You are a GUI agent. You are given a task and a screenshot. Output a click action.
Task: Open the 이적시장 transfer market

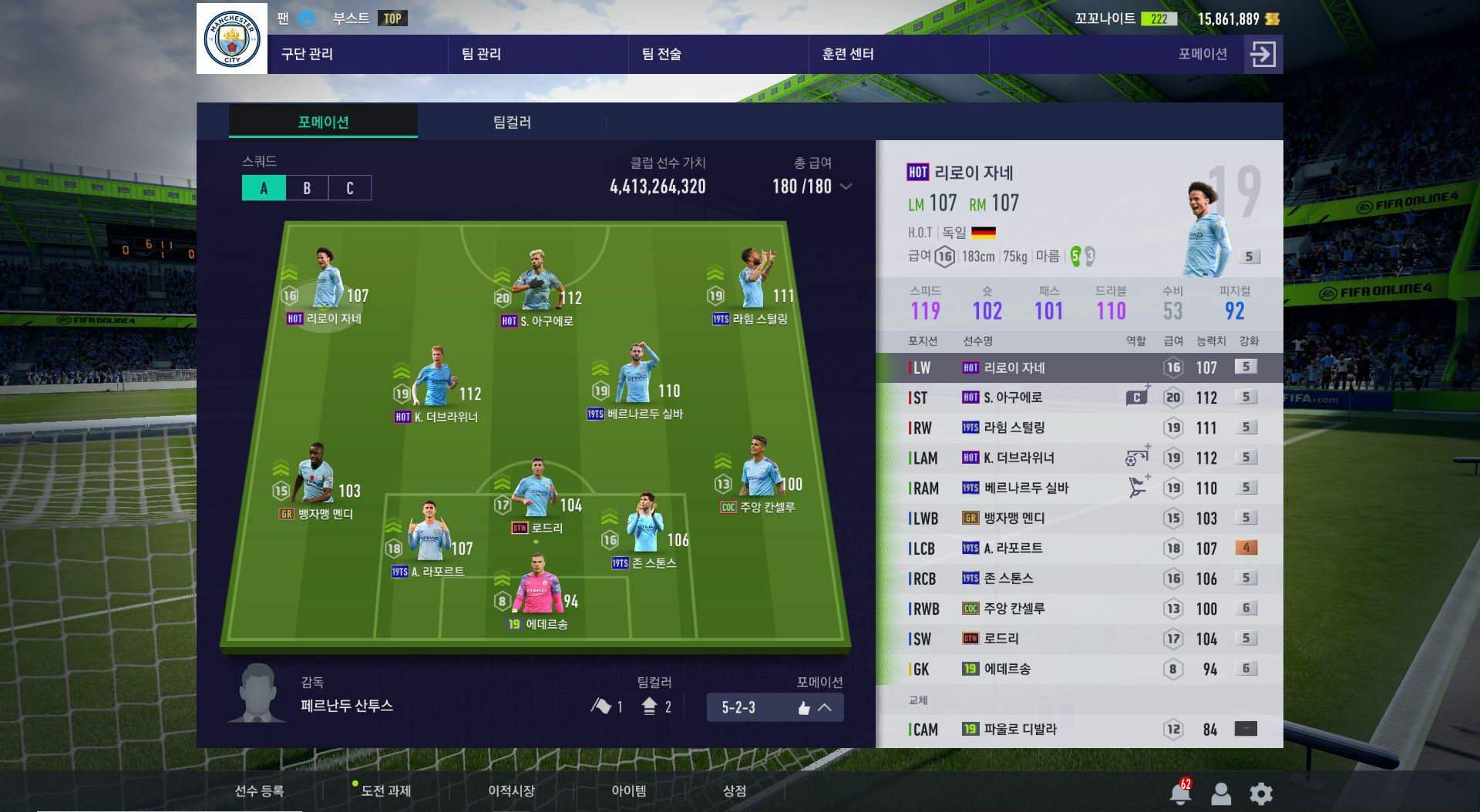(x=510, y=791)
